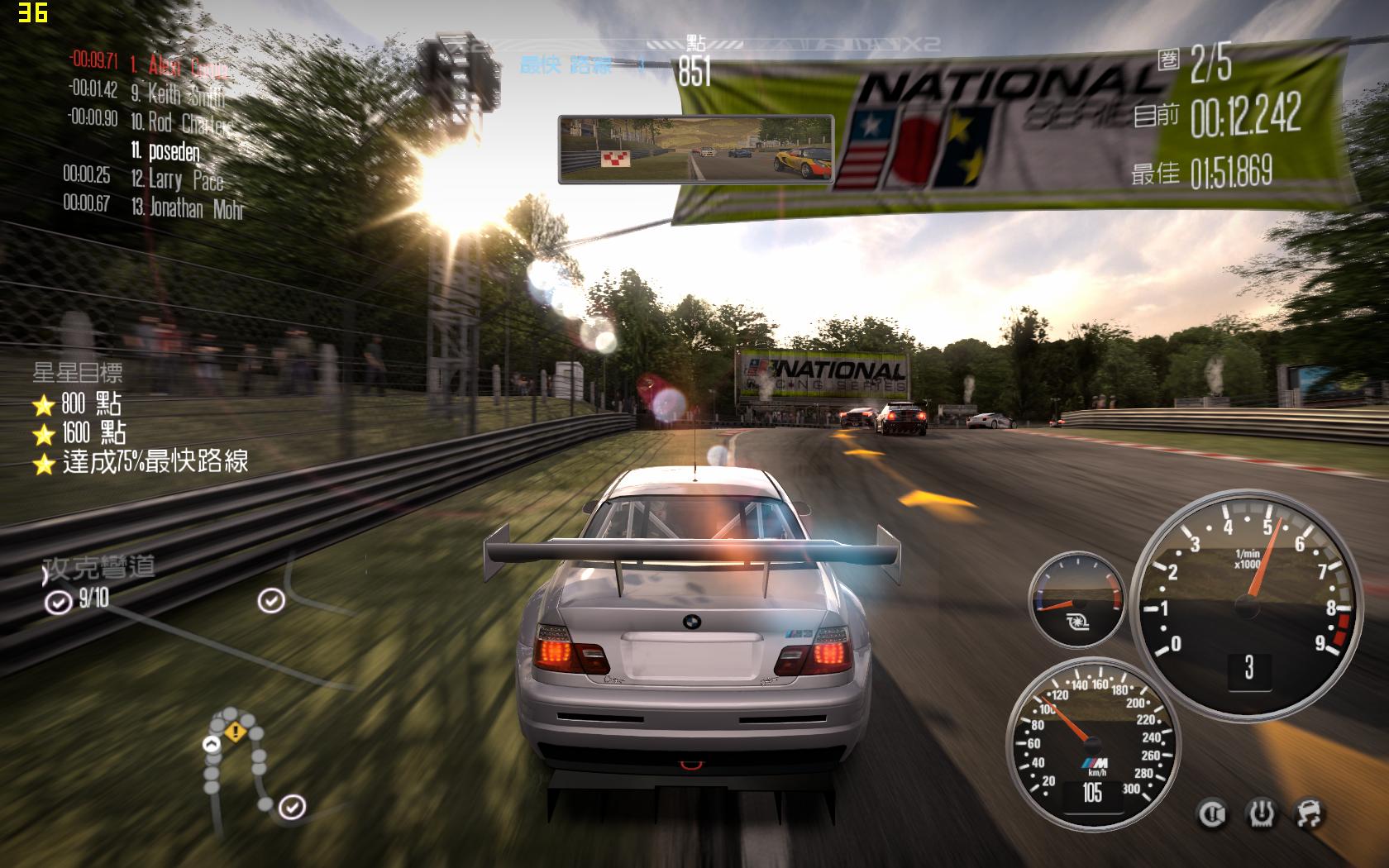
Task: Click the brake warning indicator icon
Action: pyautogui.click(x=1212, y=814)
